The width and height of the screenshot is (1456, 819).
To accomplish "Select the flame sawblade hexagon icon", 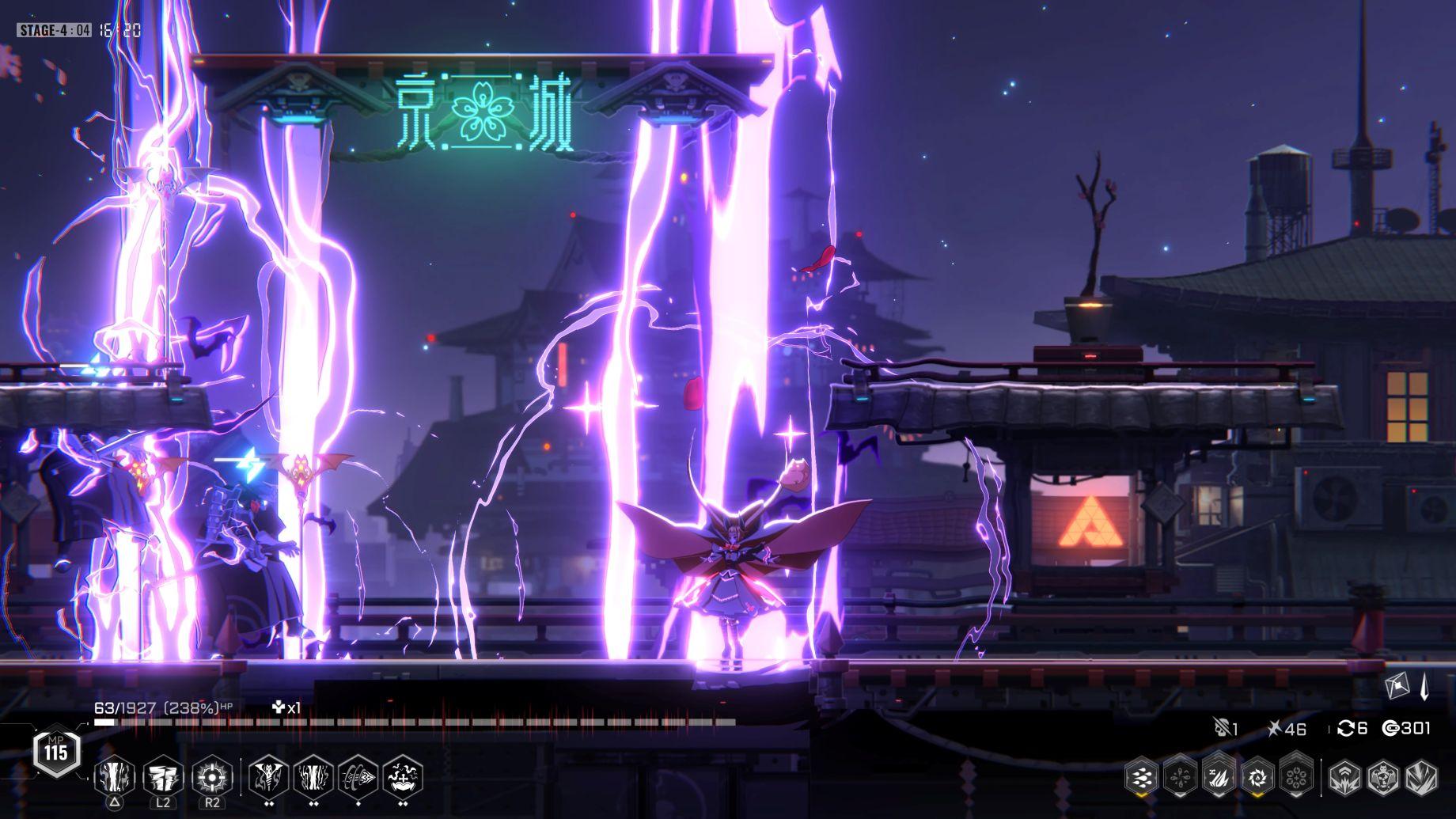I will [1257, 778].
